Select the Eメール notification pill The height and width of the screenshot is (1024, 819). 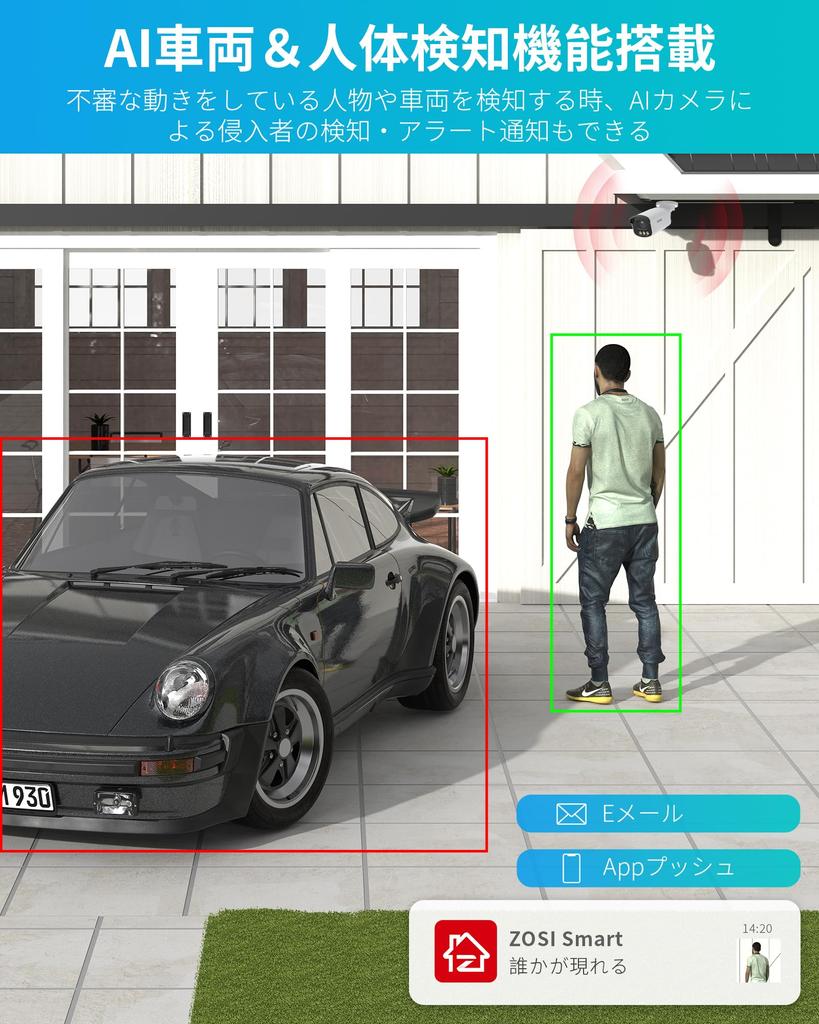[658, 813]
